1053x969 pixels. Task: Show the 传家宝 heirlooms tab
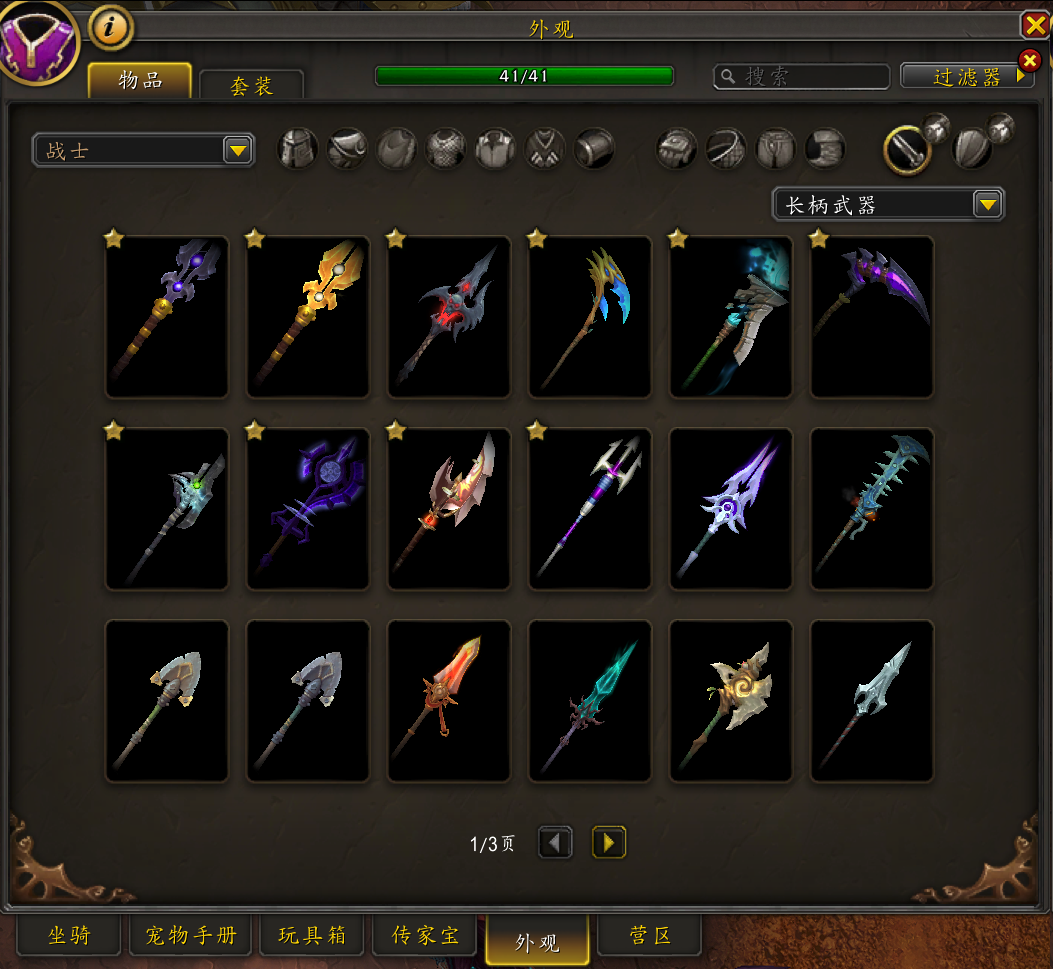(x=426, y=936)
